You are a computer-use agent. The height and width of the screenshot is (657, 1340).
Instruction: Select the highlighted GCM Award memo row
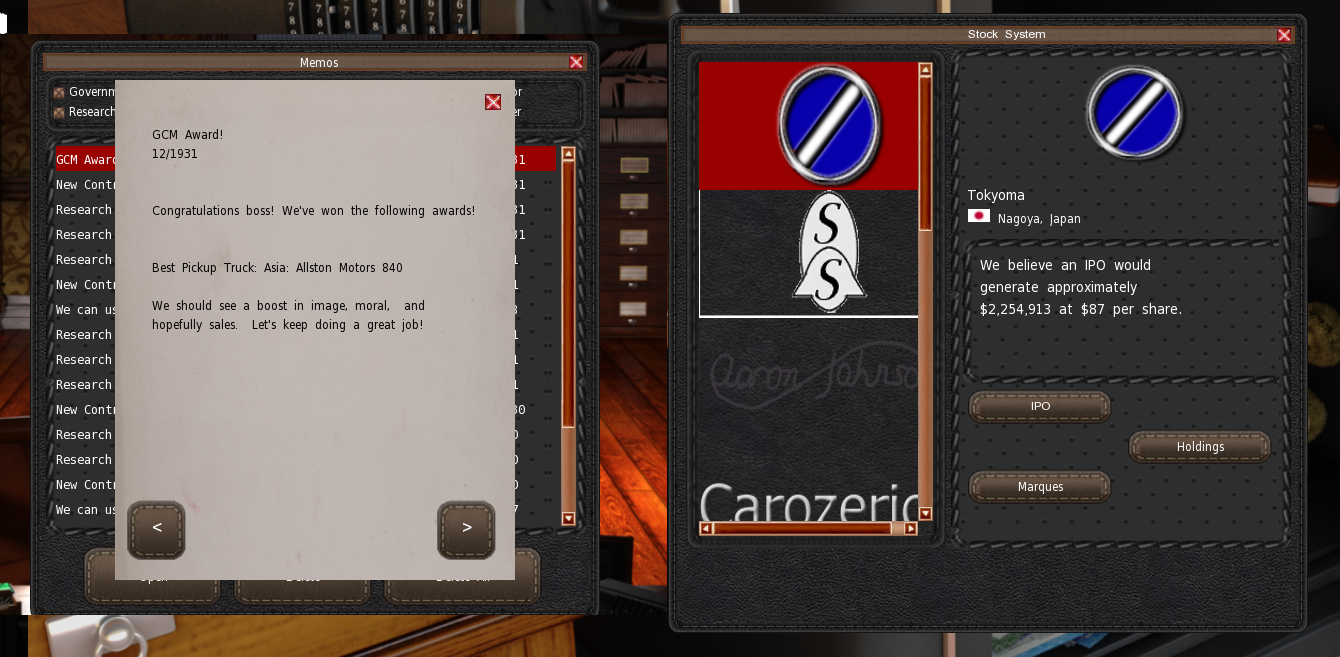click(84, 160)
